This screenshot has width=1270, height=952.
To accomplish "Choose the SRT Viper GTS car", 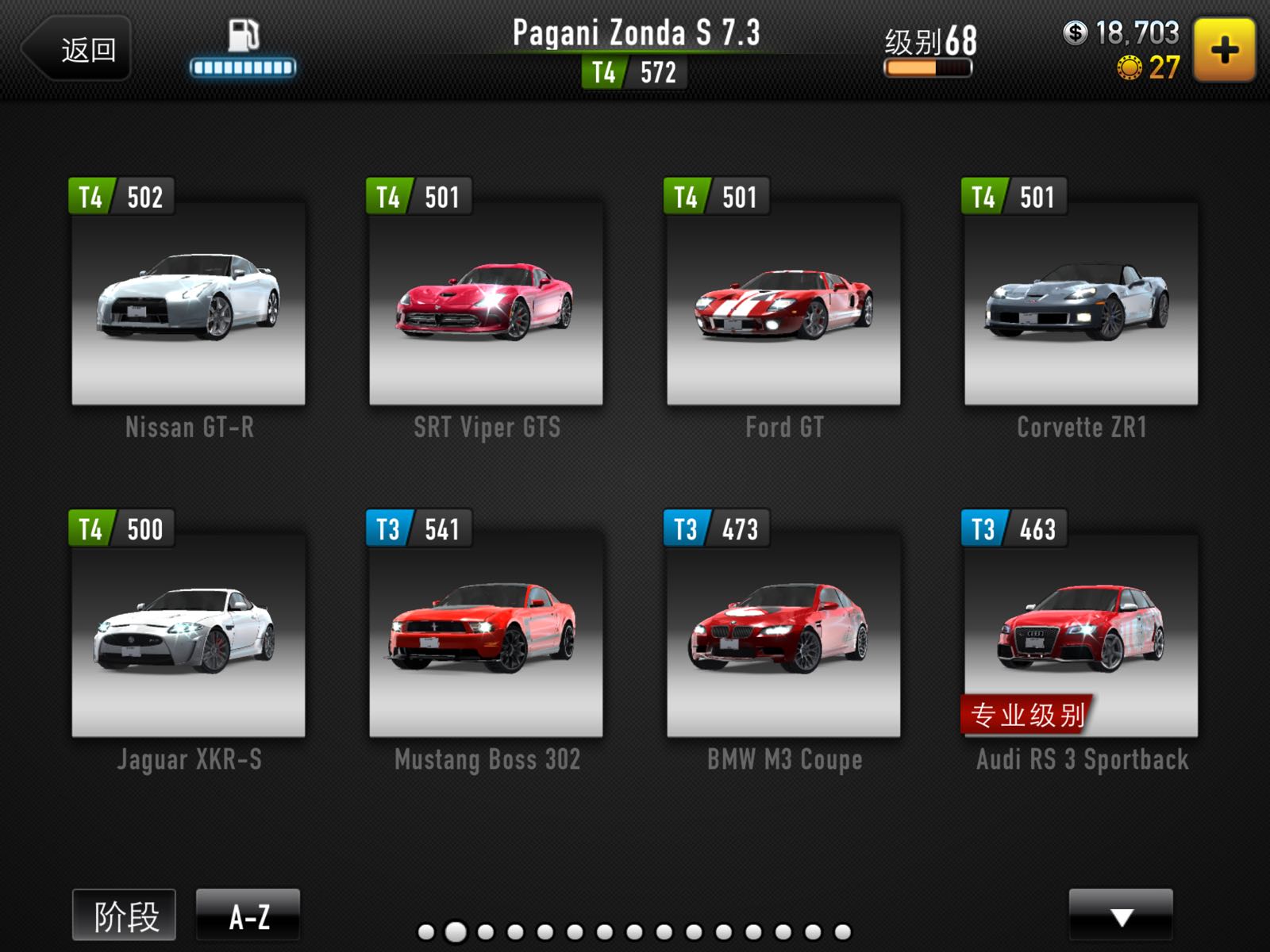I will [x=486, y=303].
